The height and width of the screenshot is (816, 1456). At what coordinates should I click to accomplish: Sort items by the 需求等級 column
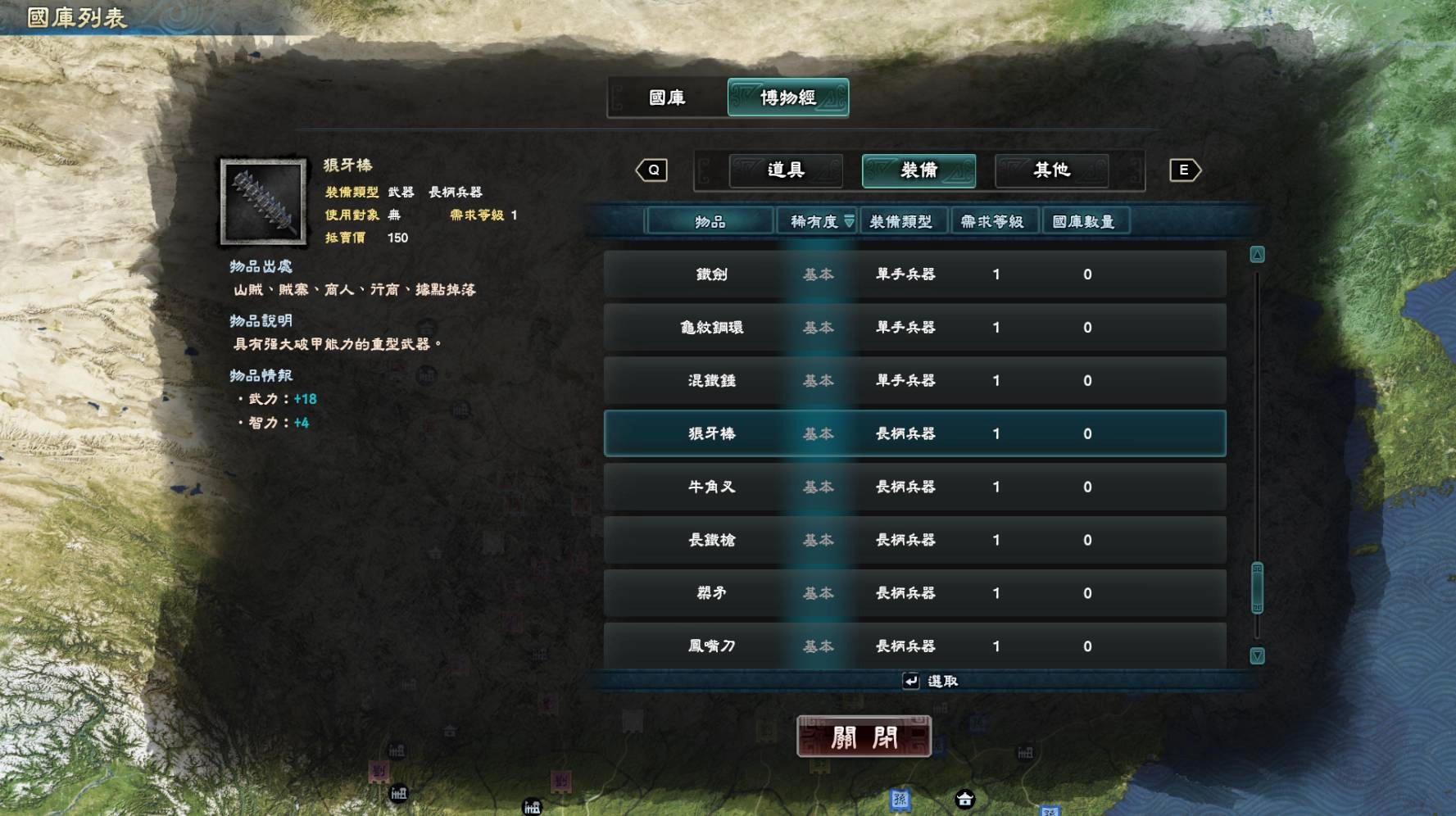pos(994,220)
